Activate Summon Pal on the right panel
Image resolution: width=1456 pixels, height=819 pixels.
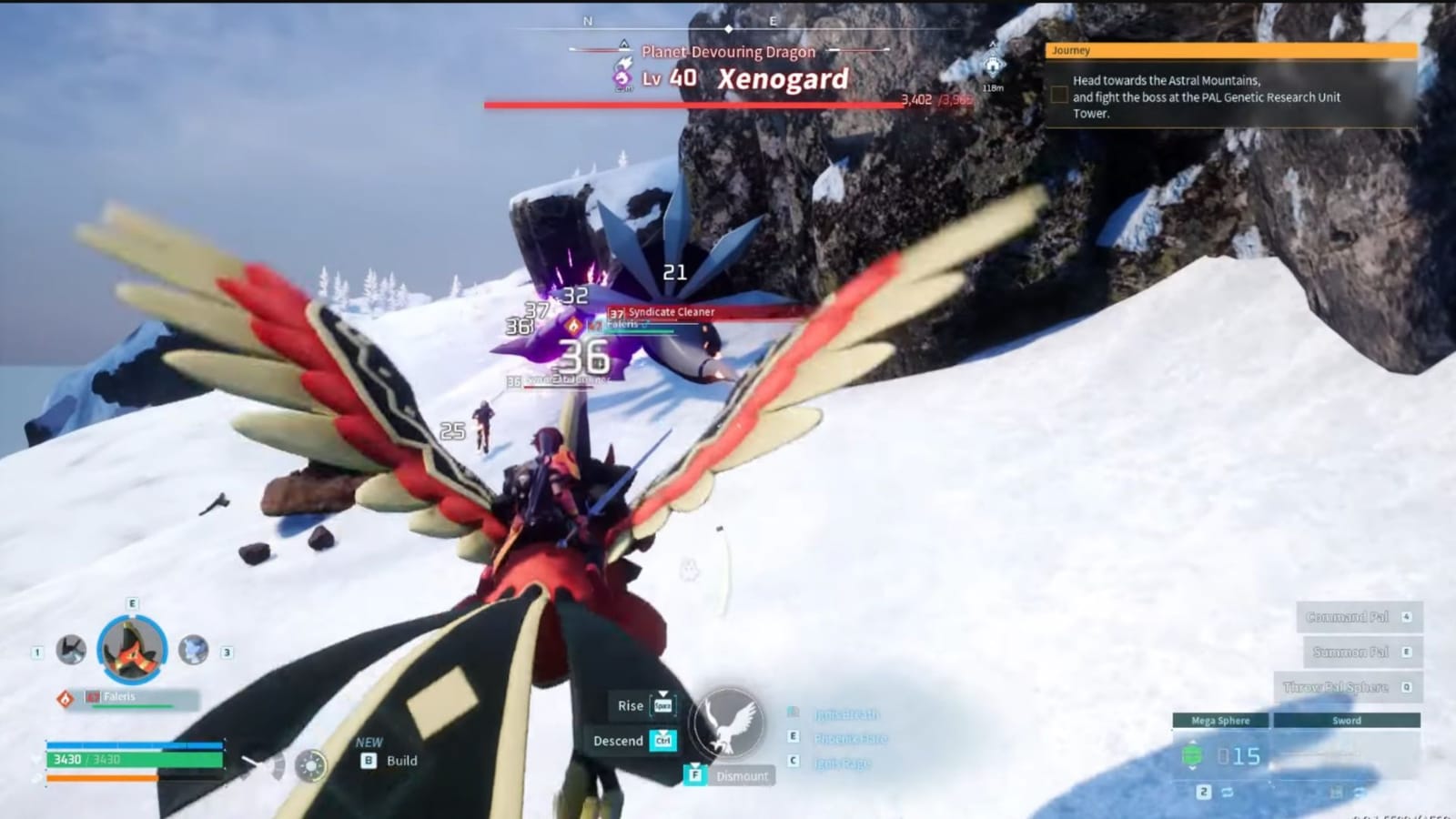tap(1350, 652)
